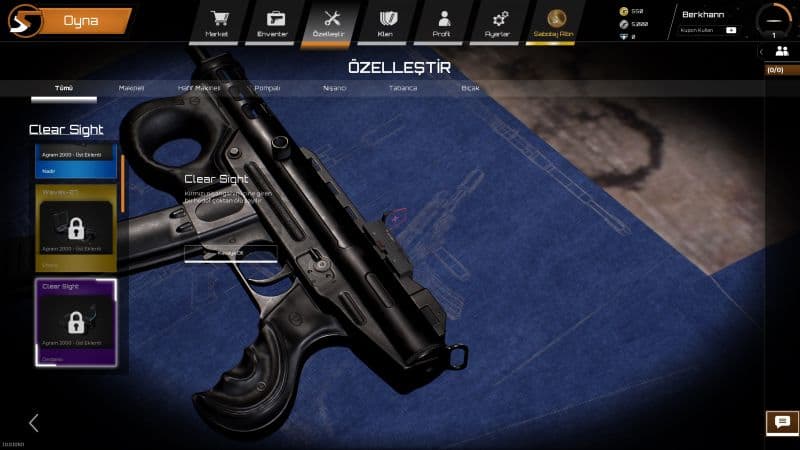
Task: Switch to Pompalı shotguns category
Action: tap(267, 88)
